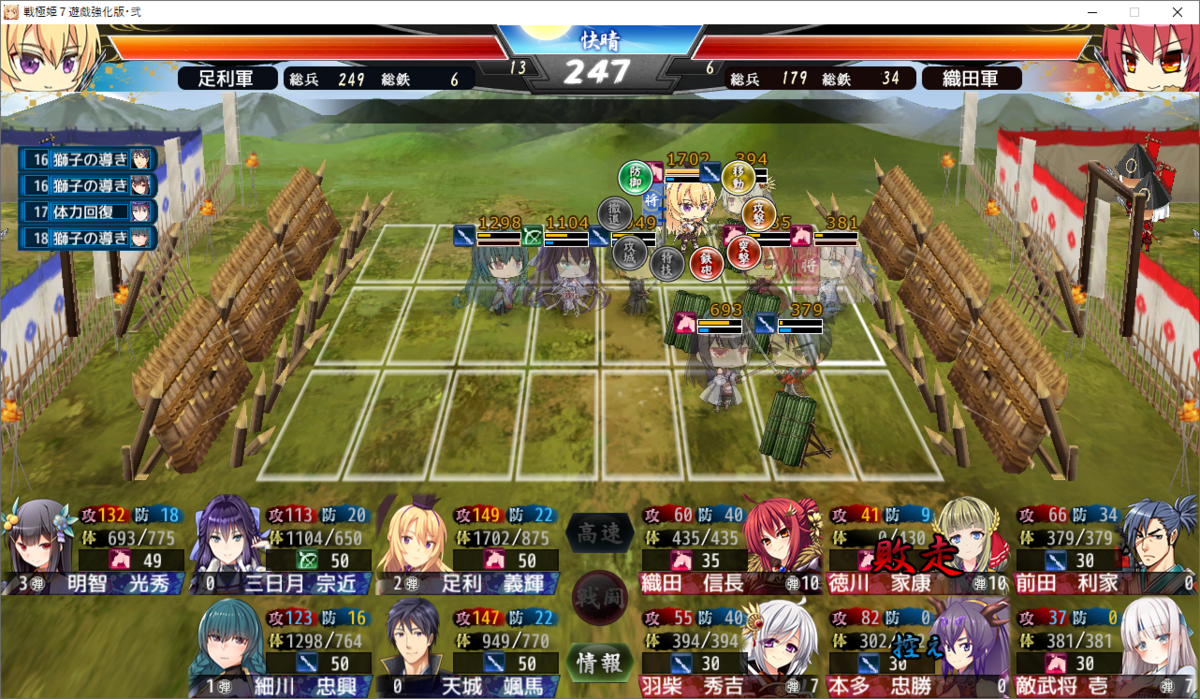
Task: Choose the green 防御 defend command
Action: (x=635, y=178)
